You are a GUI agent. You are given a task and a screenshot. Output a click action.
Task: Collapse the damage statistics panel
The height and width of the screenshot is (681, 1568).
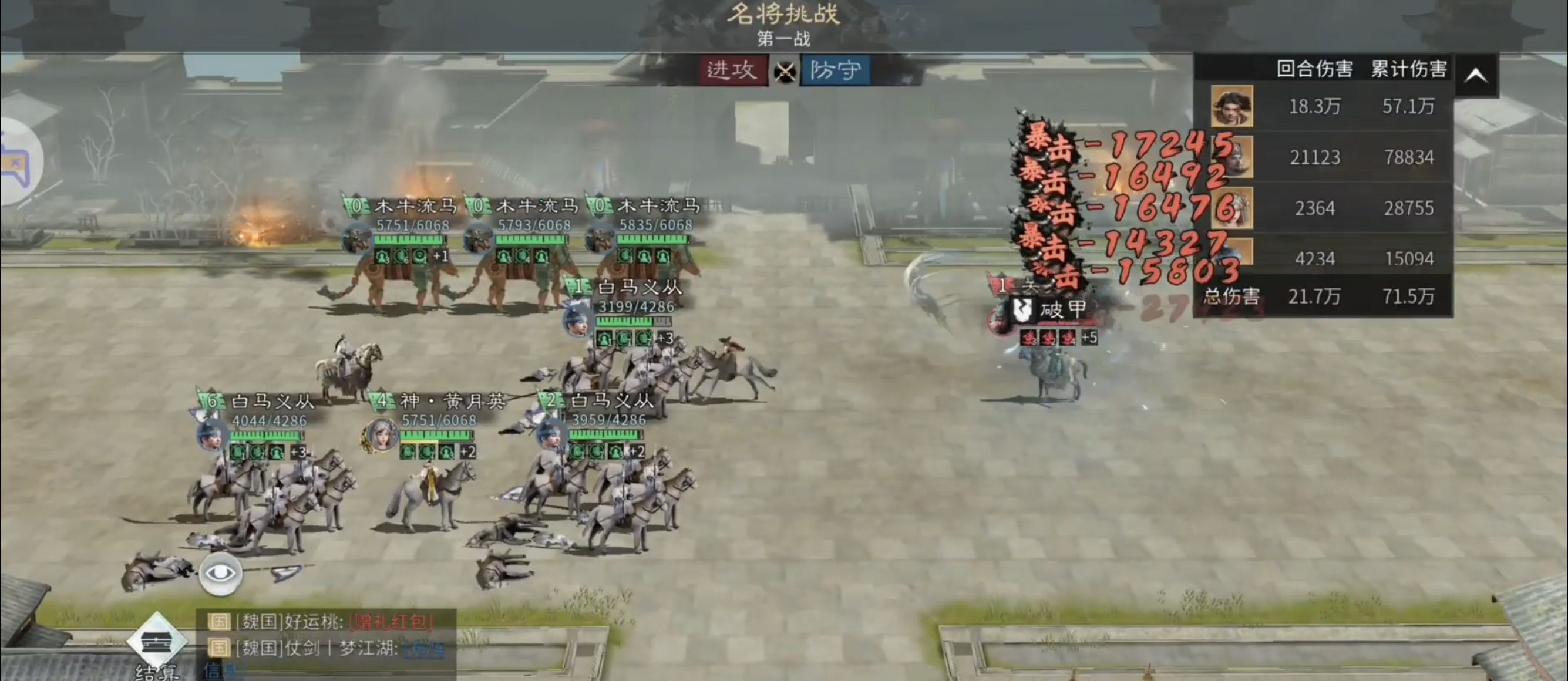(1476, 76)
